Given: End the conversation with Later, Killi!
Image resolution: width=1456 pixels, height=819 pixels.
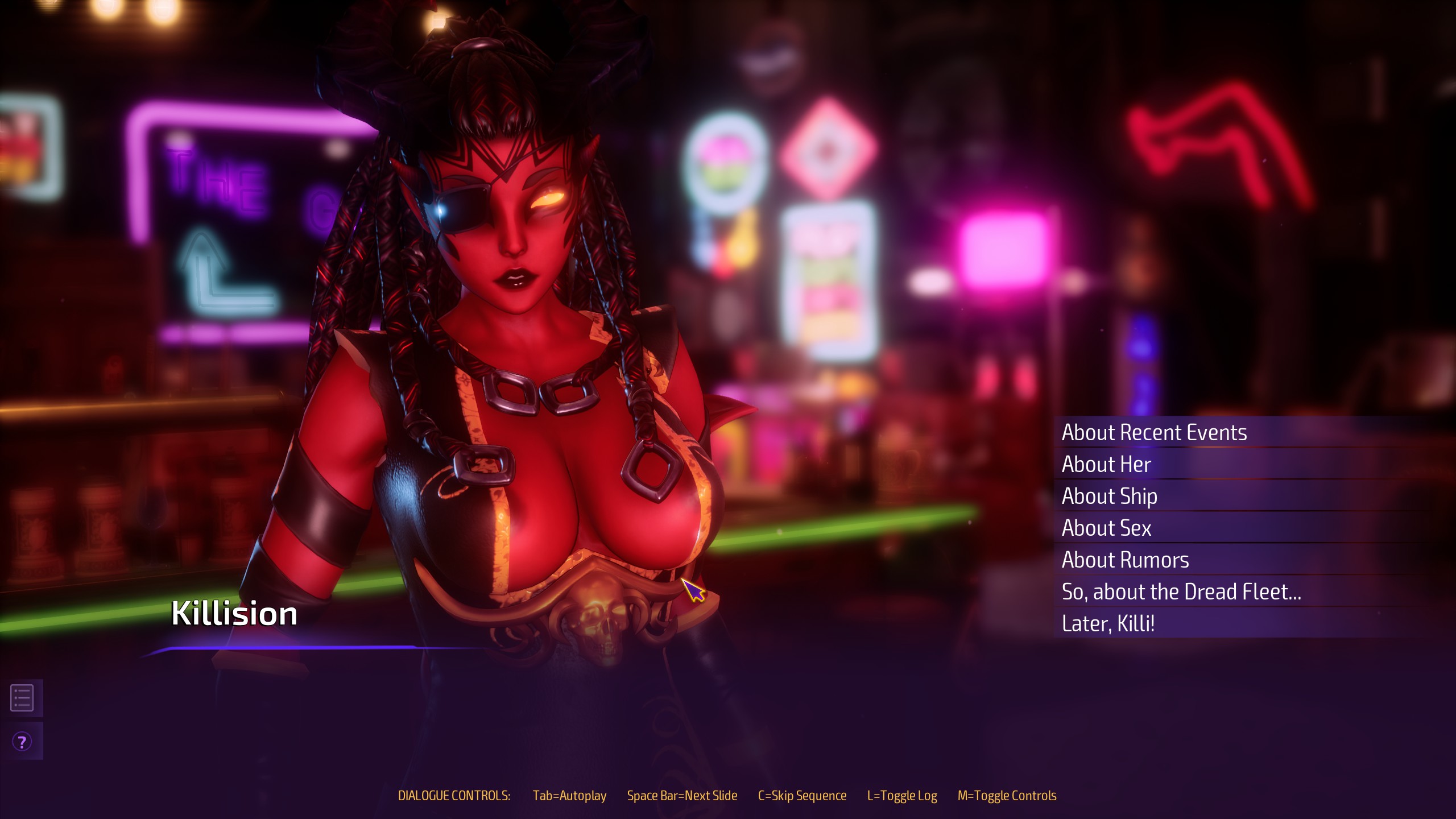Looking at the screenshot, I should tap(1108, 624).
